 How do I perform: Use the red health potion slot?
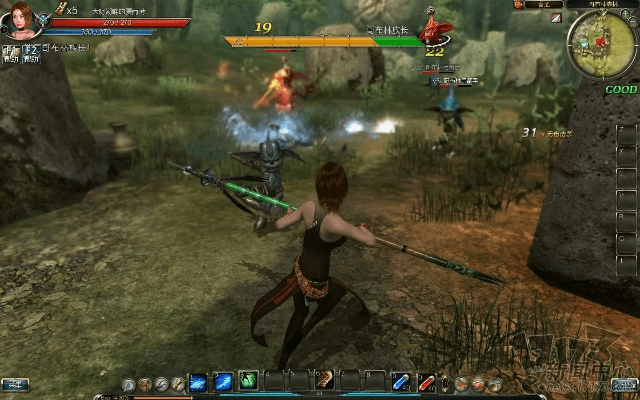tap(426, 381)
